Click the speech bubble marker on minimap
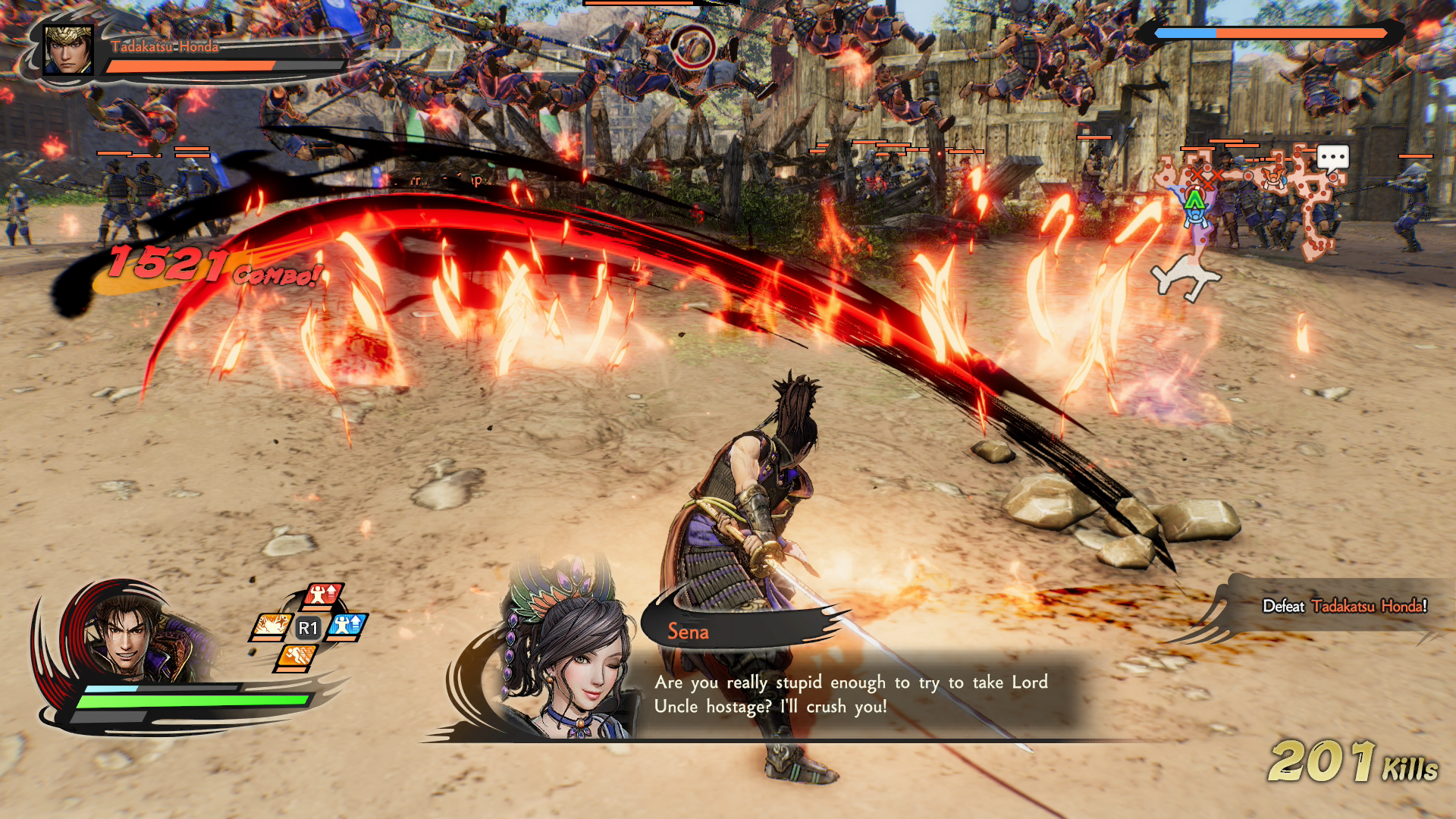This screenshot has height=819, width=1456. coord(1332,158)
